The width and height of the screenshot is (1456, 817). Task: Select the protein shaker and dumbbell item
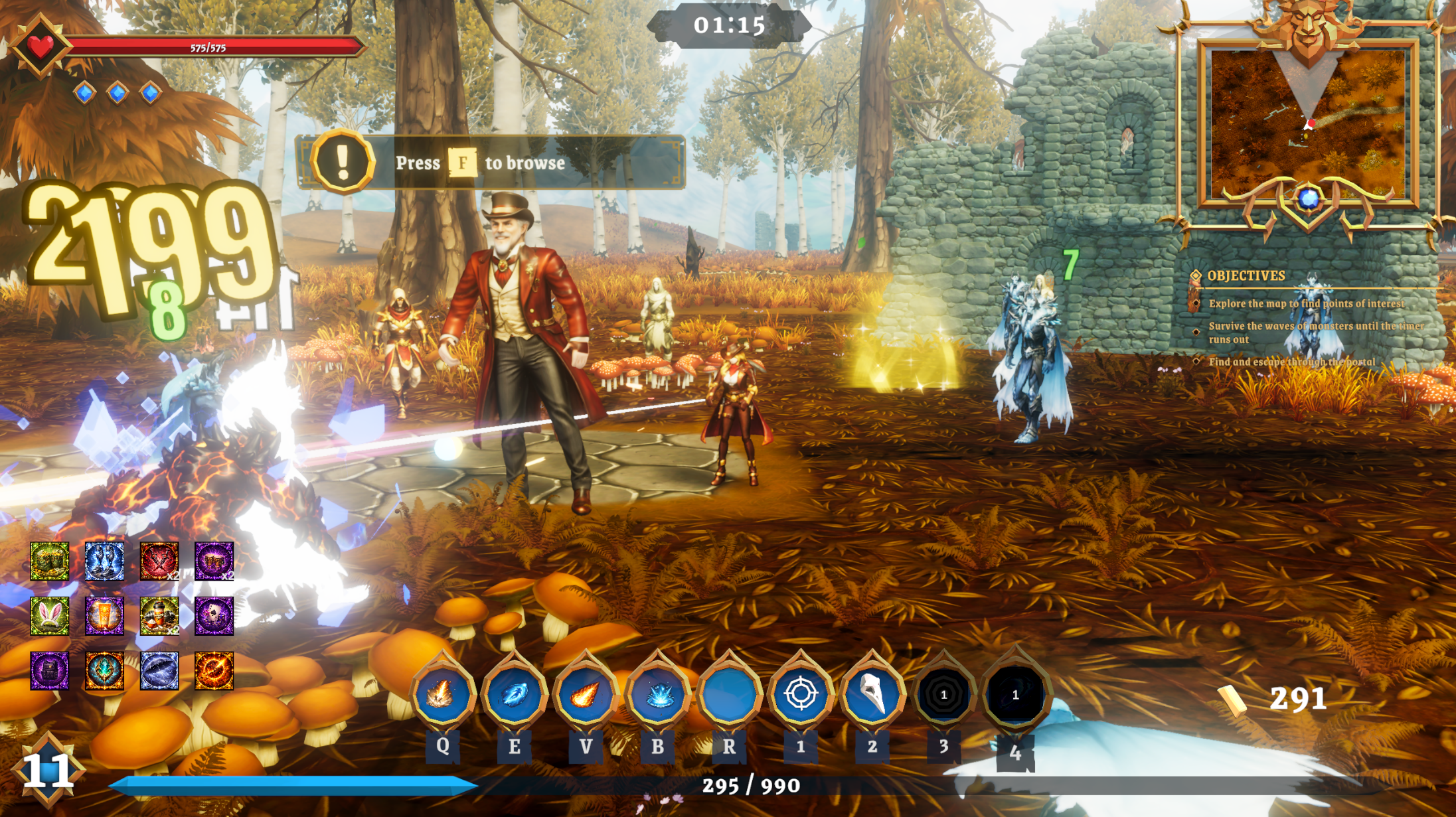(x=159, y=615)
